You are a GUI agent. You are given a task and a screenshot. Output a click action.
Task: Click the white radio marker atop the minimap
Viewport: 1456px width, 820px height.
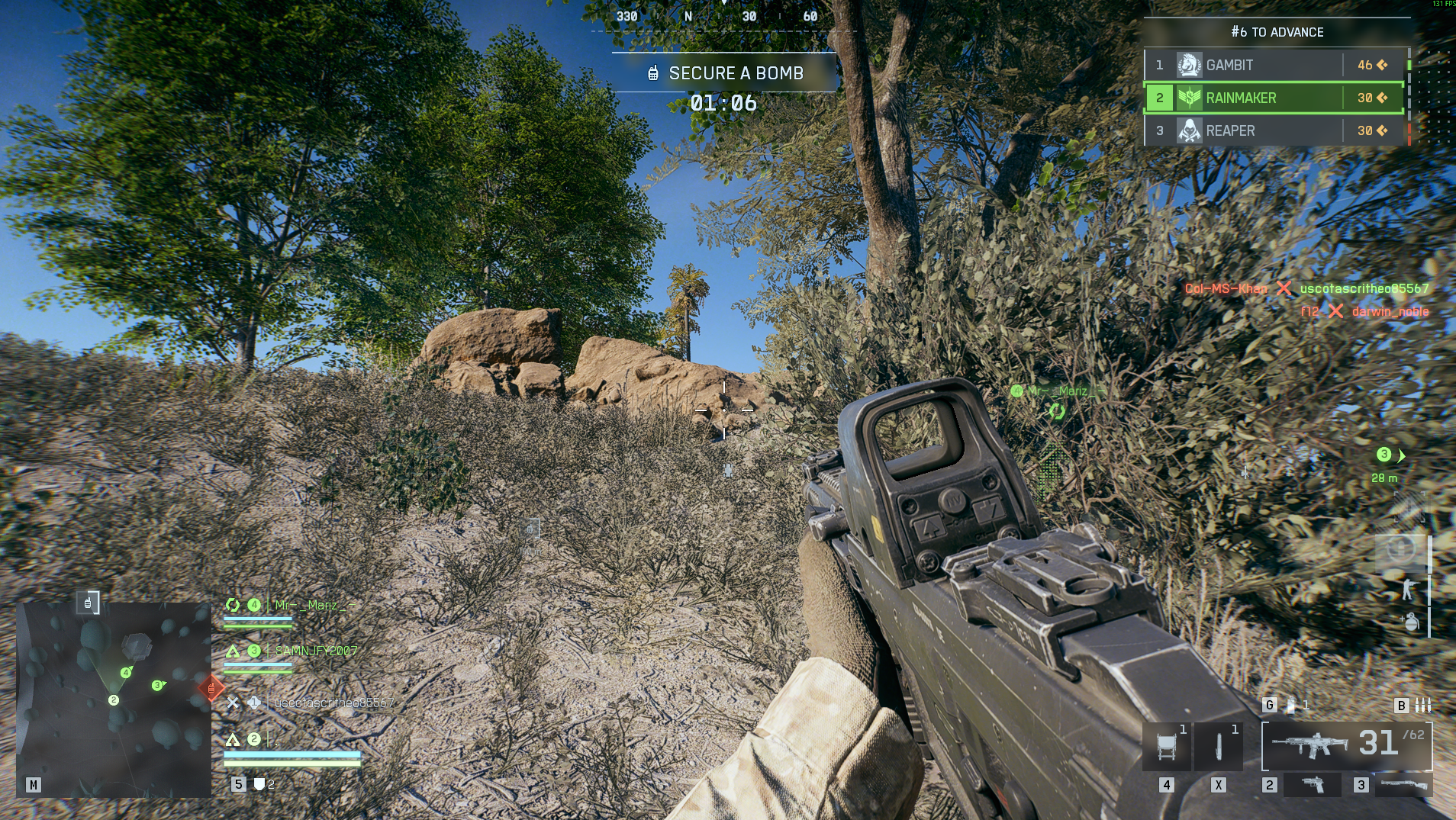click(88, 603)
